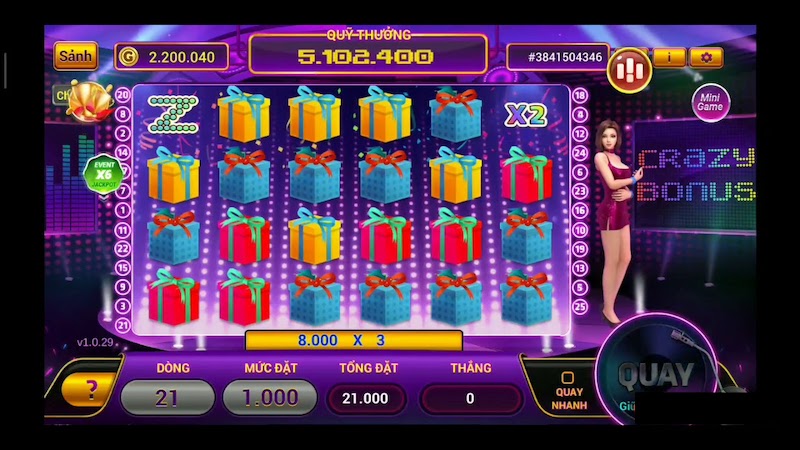Open the settings gear button
800x450 pixels.
(x=706, y=57)
